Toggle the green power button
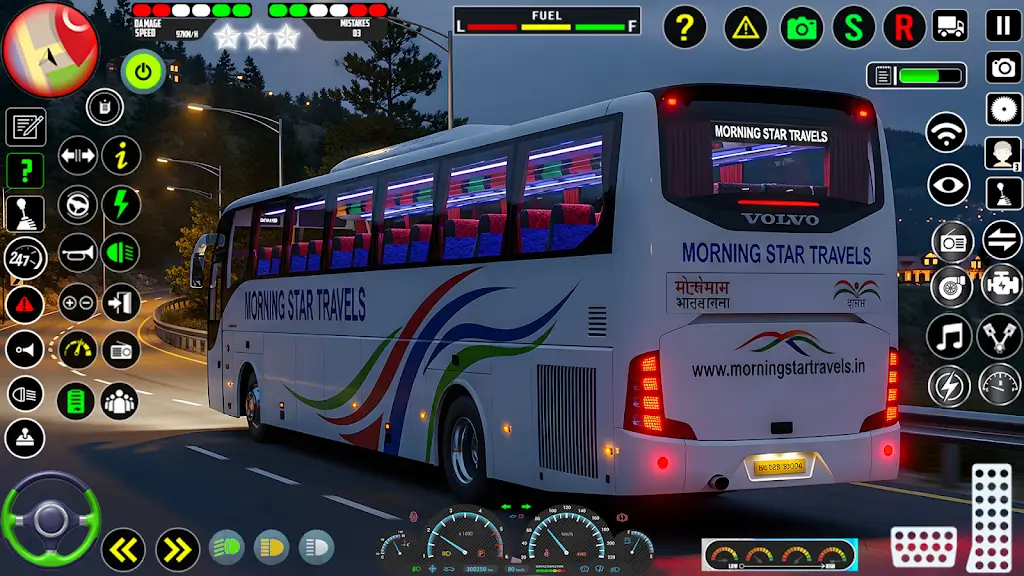1024x576 pixels. point(142,72)
